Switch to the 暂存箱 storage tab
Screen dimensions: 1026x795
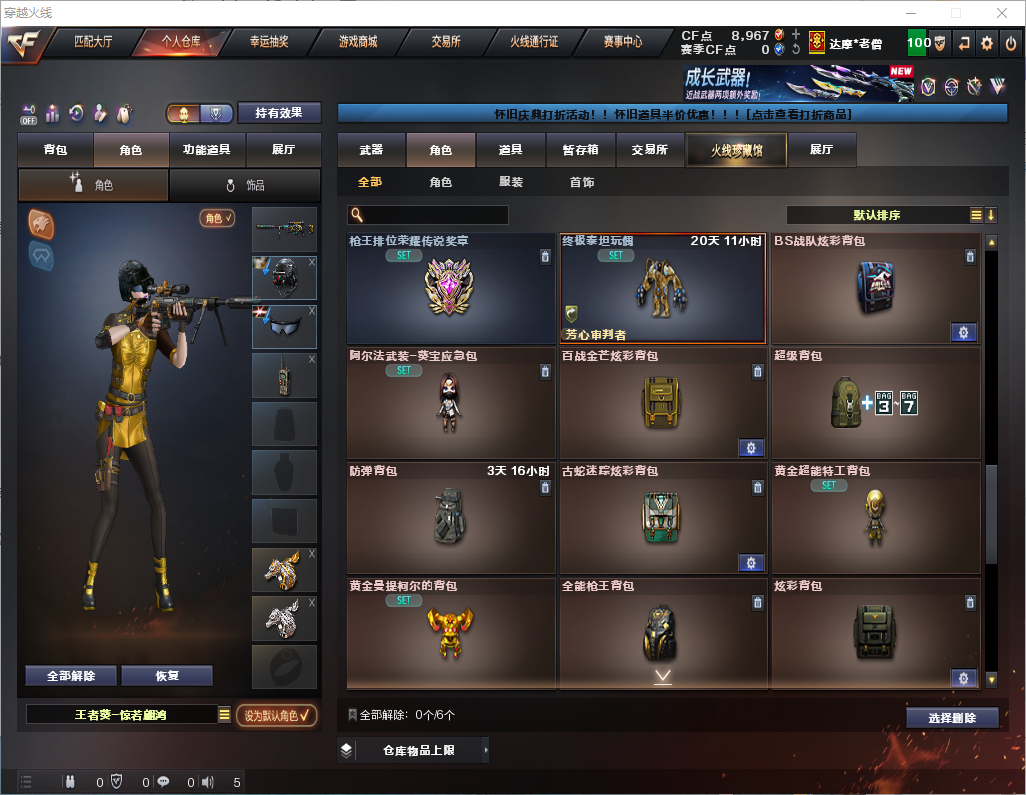click(x=580, y=150)
